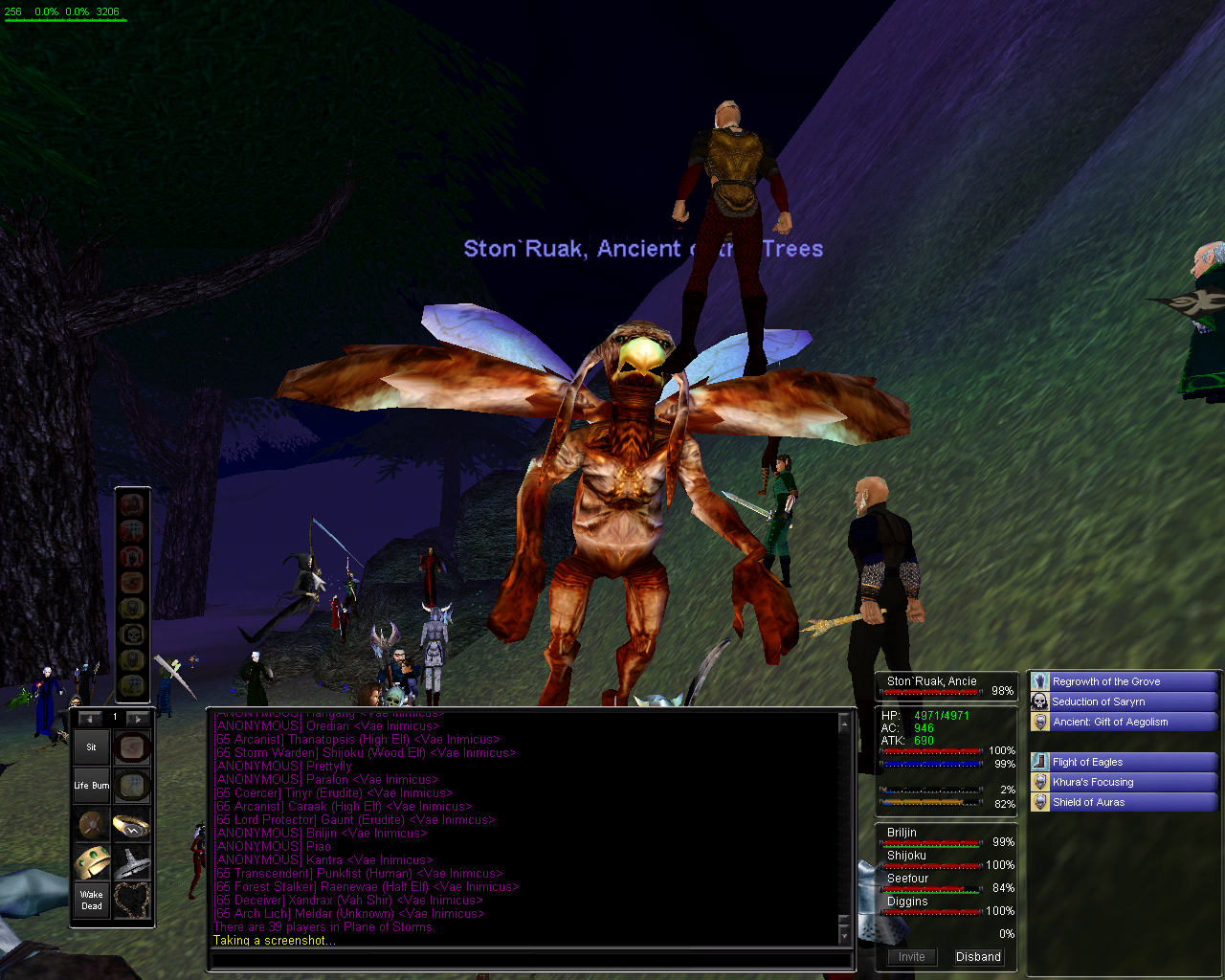Trigger the Life Burn hotkey
Viewport: 1225px width, 980px height.
click(92, 786)
